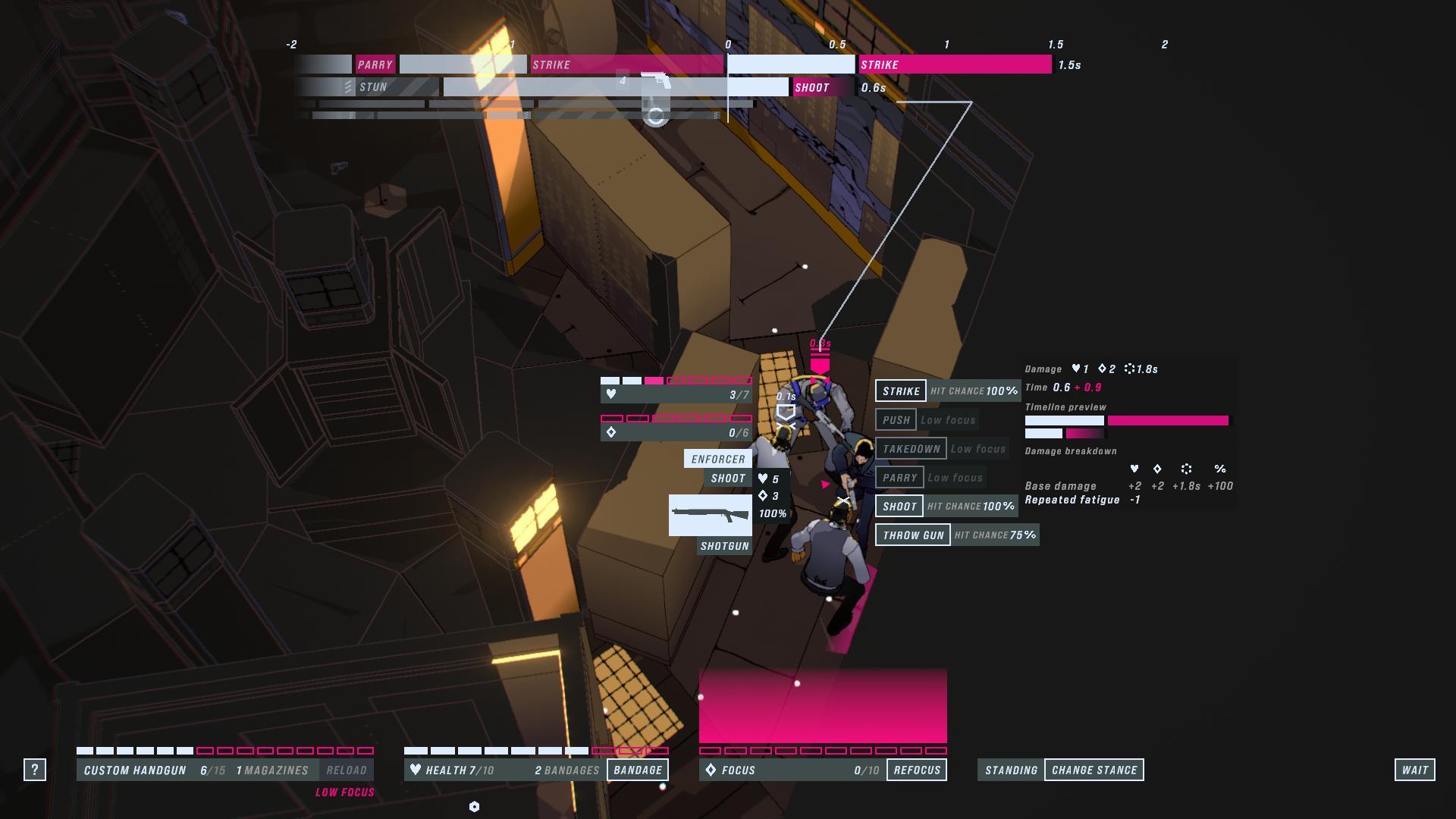Click the SHOOT marker on the timeline
Image resolution: width=1456 pixels, height=819 pixels.
coord(814,89)
